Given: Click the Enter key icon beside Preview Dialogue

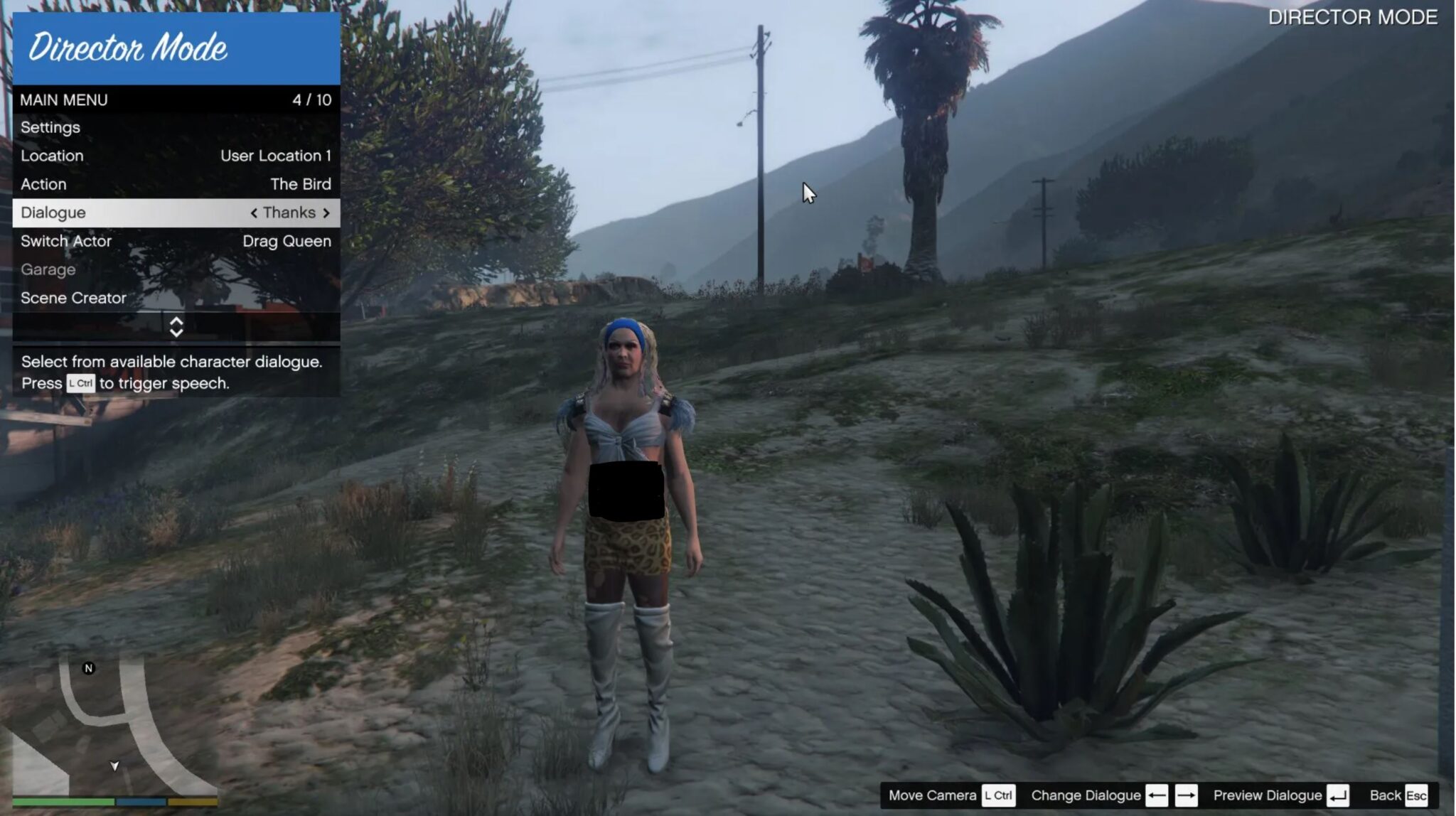Looking at the screenshot, I should 1339,795.
